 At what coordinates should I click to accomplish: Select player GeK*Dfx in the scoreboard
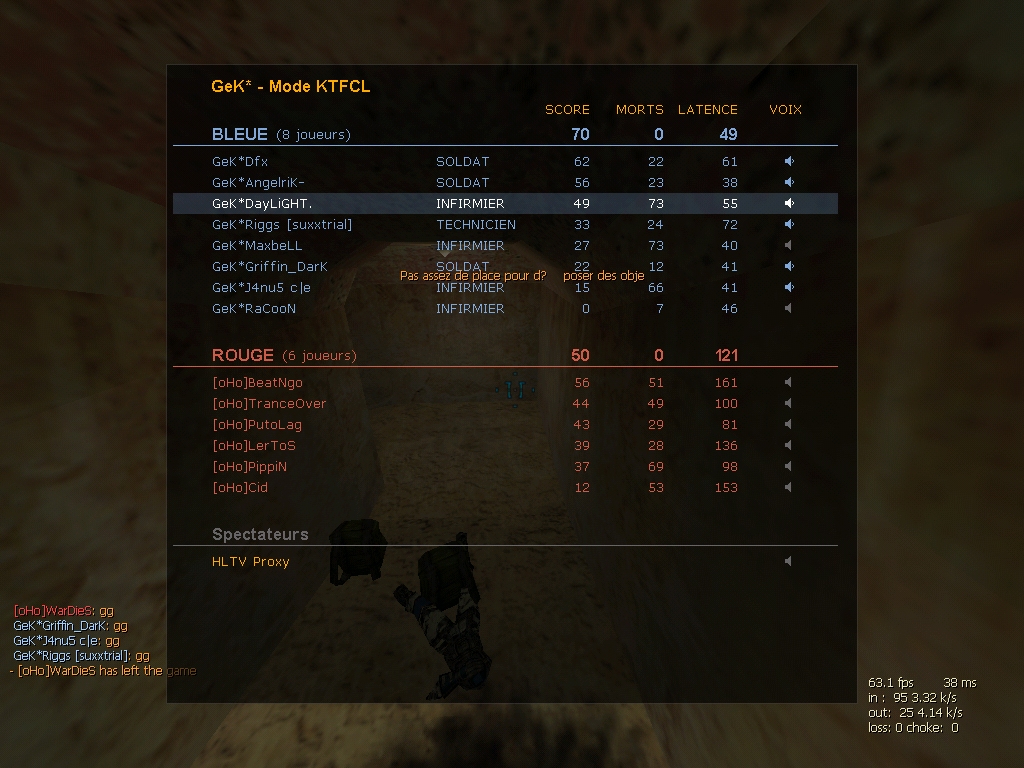[x=240, y=161]
